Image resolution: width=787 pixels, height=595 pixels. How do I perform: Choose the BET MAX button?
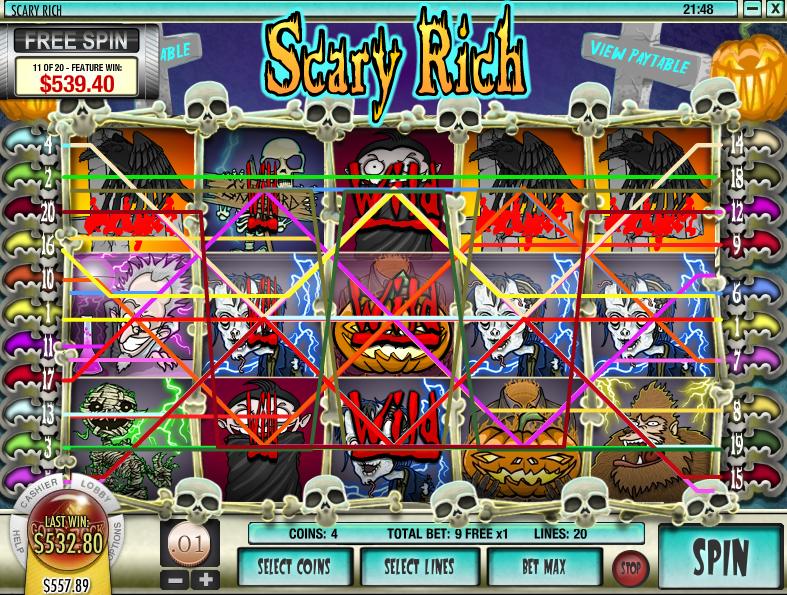pos(544,566)
